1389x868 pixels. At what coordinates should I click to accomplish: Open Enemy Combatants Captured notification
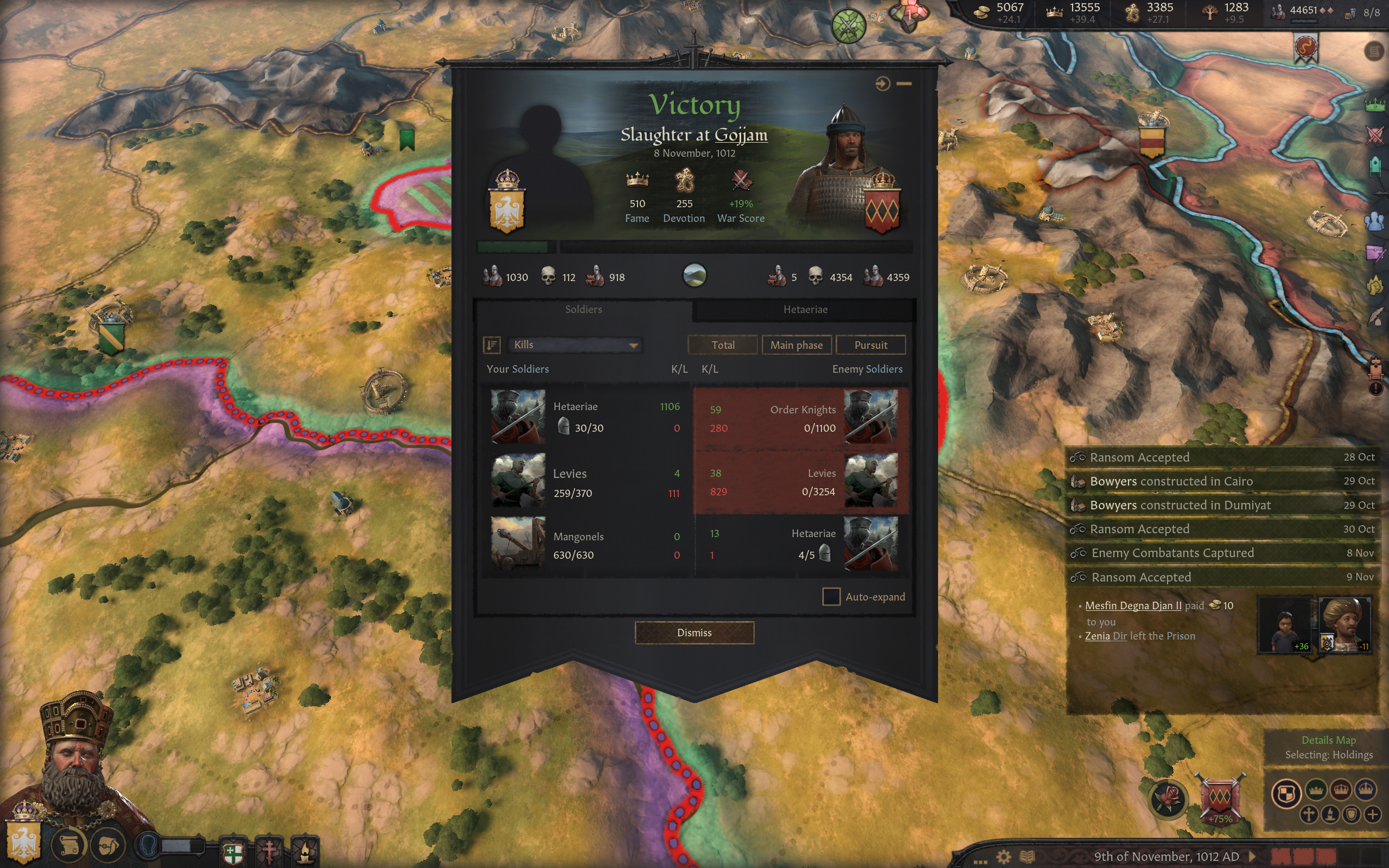pyautogui.click(x=1172, y=553)
